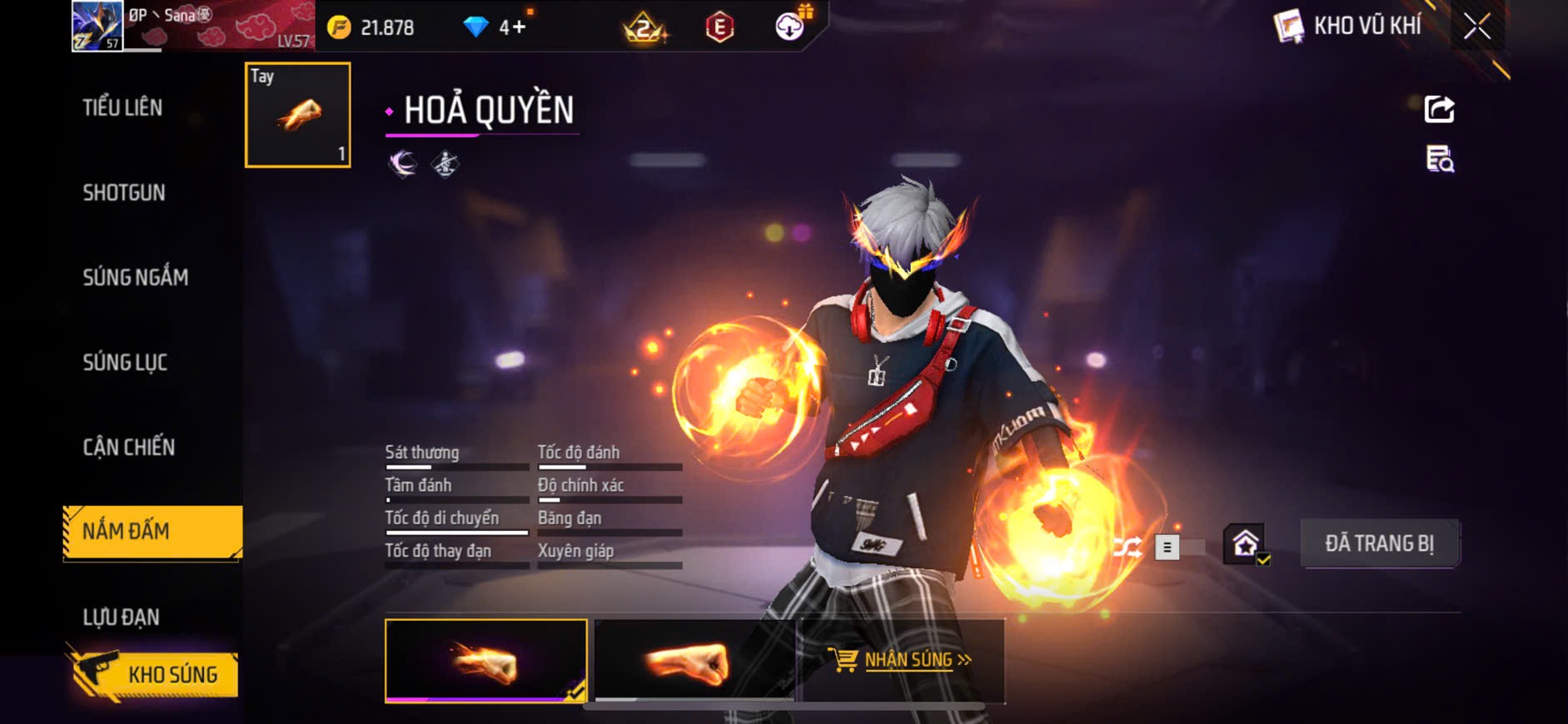This screenshot has height=724, width=1568.
Task: Close the weapon vault screen
Action: (x=1477, y=27)
